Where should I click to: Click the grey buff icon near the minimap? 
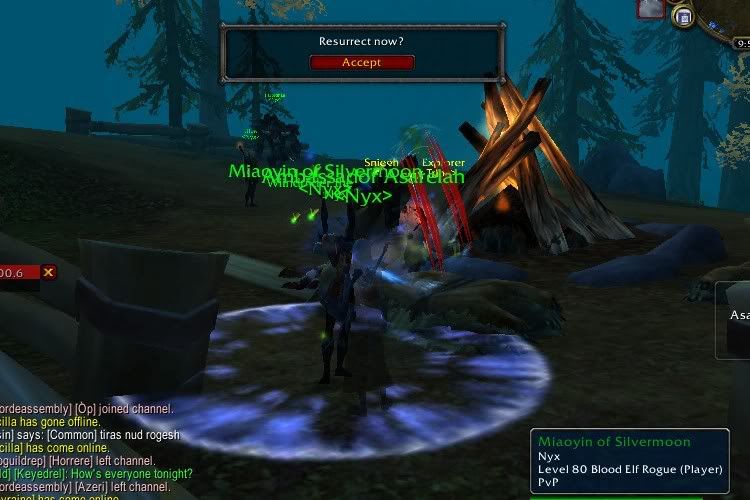pos(651,8)
